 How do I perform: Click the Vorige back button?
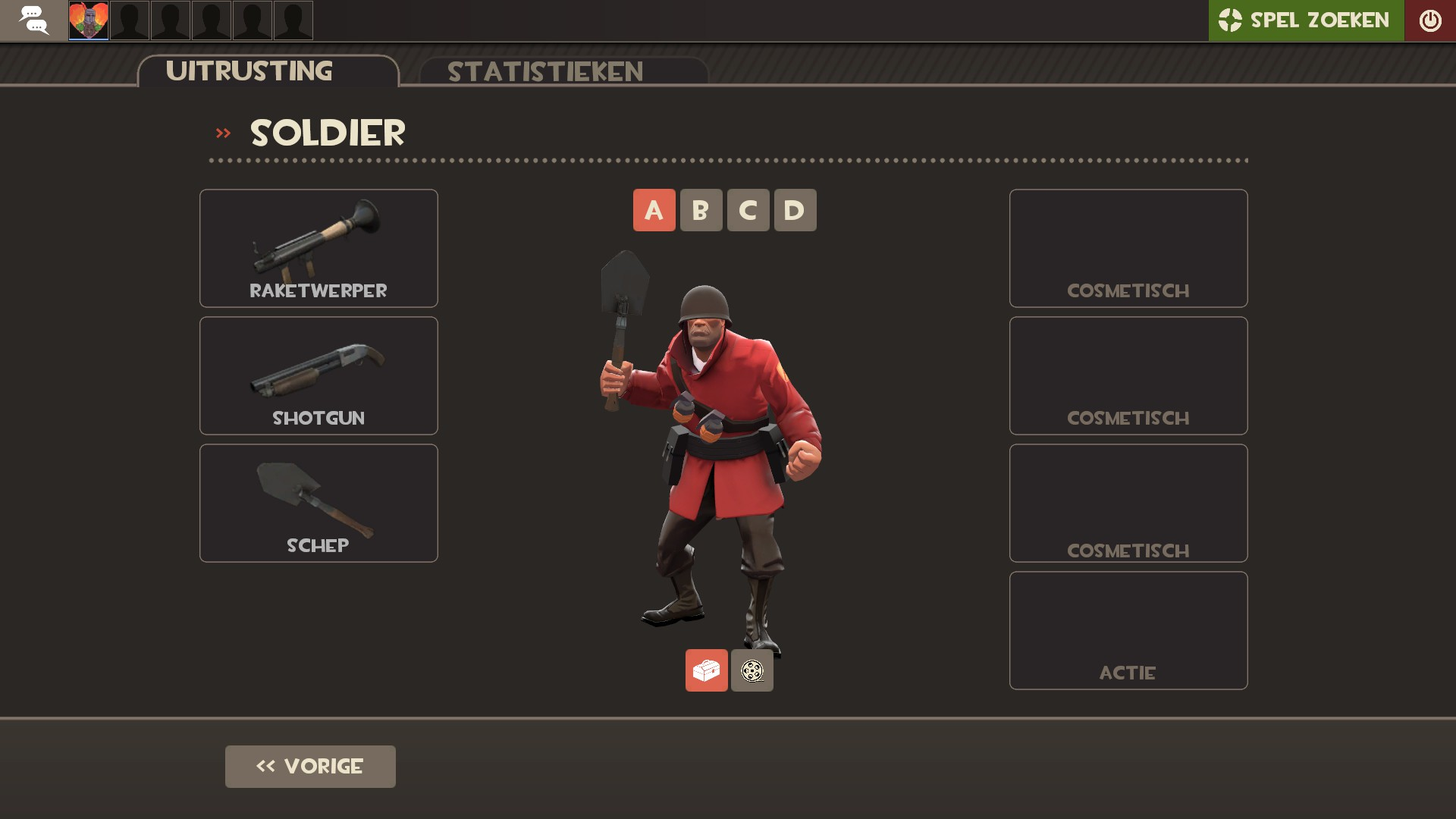coord(310,766)
